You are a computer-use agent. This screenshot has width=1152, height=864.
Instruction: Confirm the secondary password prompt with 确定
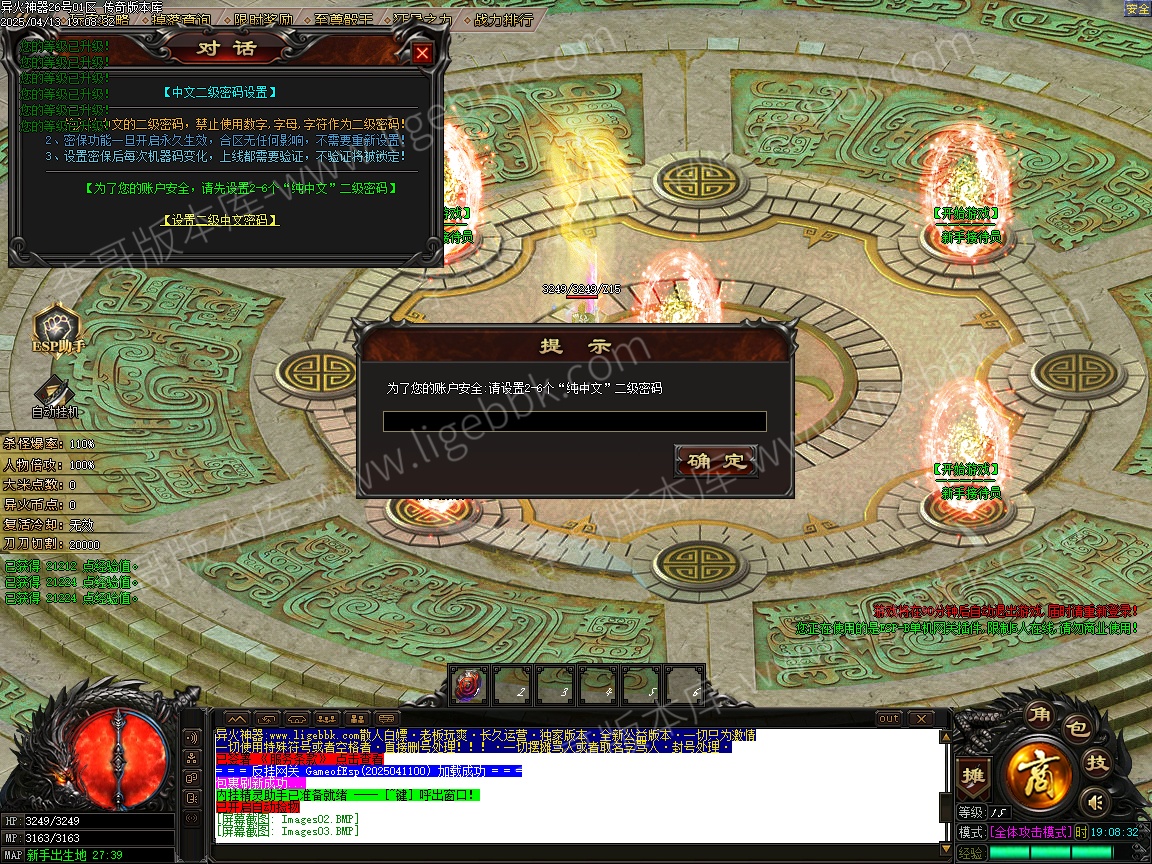[x=716, y=461]
